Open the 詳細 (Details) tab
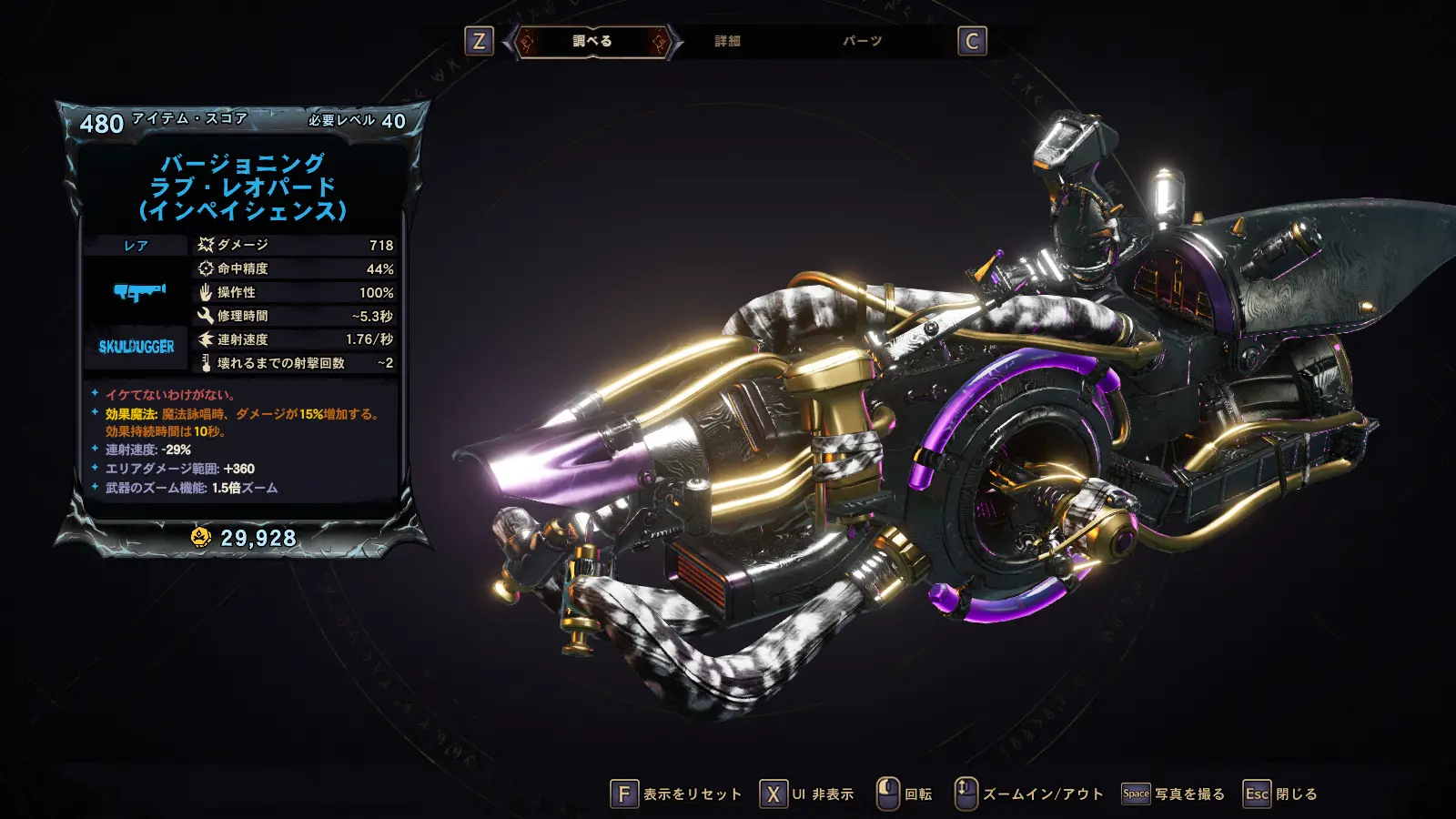The image size is (1456, 819). tap(727, 41)
